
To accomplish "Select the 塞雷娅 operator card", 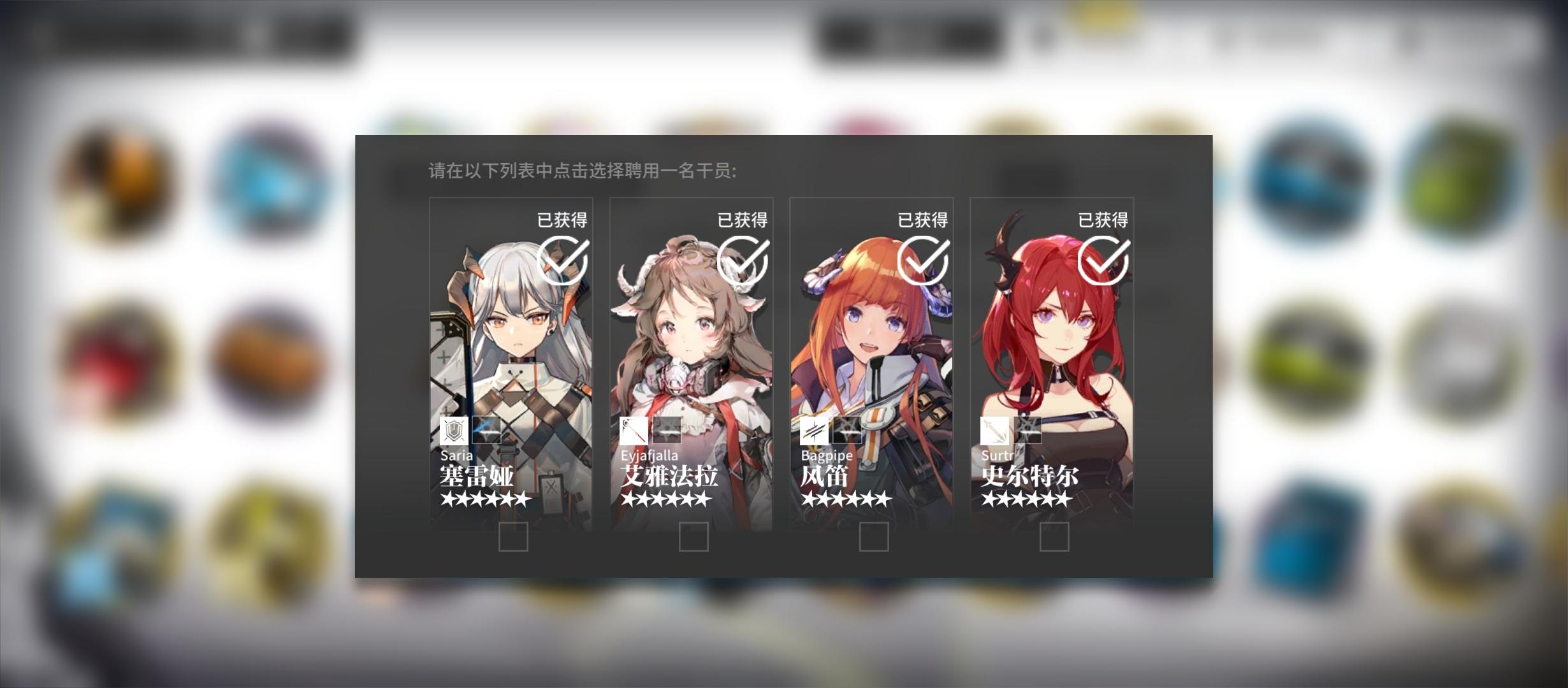I will pos(512,363).
